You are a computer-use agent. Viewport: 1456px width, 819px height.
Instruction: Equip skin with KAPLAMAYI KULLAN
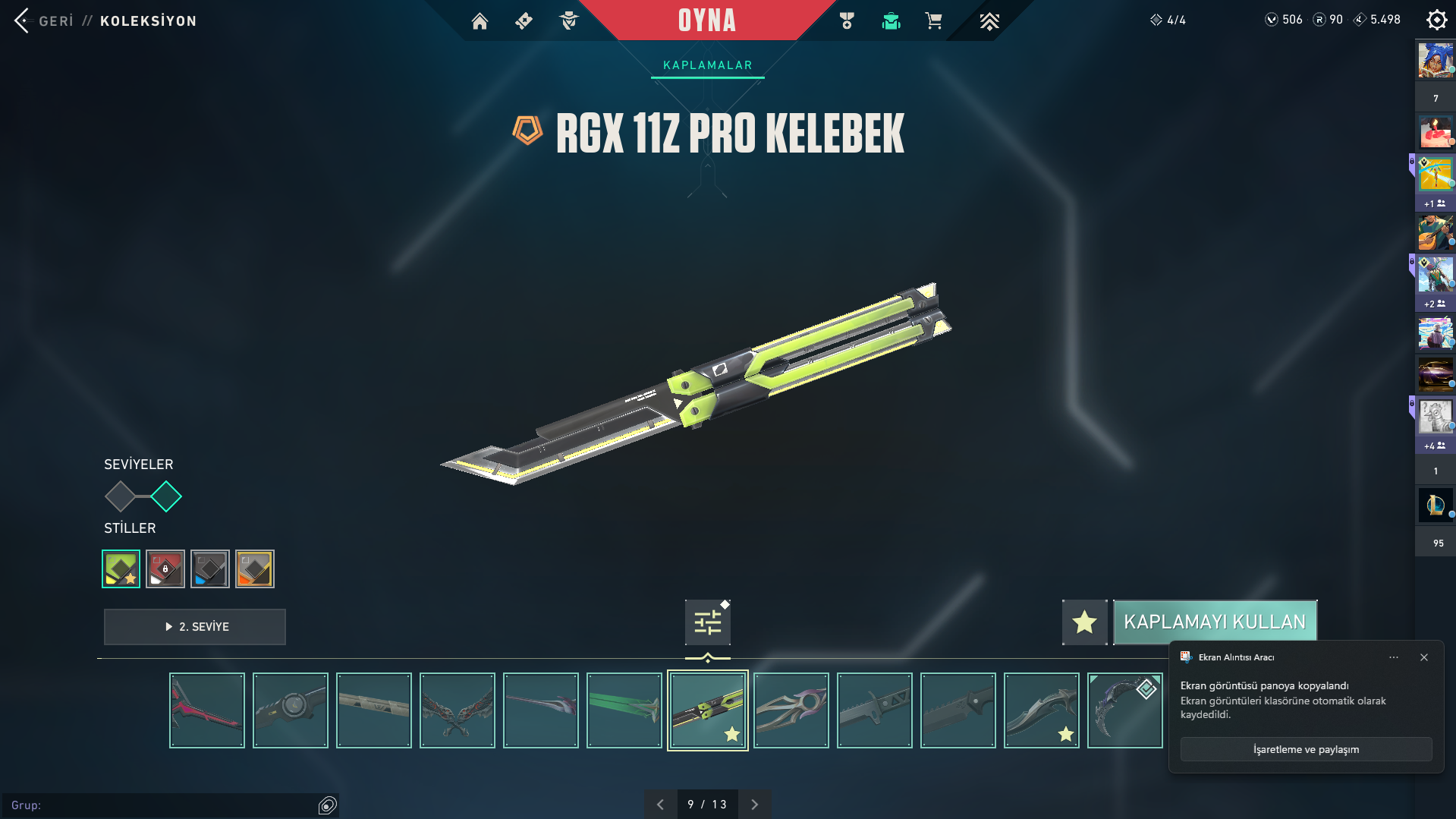tap(1214, 622)
